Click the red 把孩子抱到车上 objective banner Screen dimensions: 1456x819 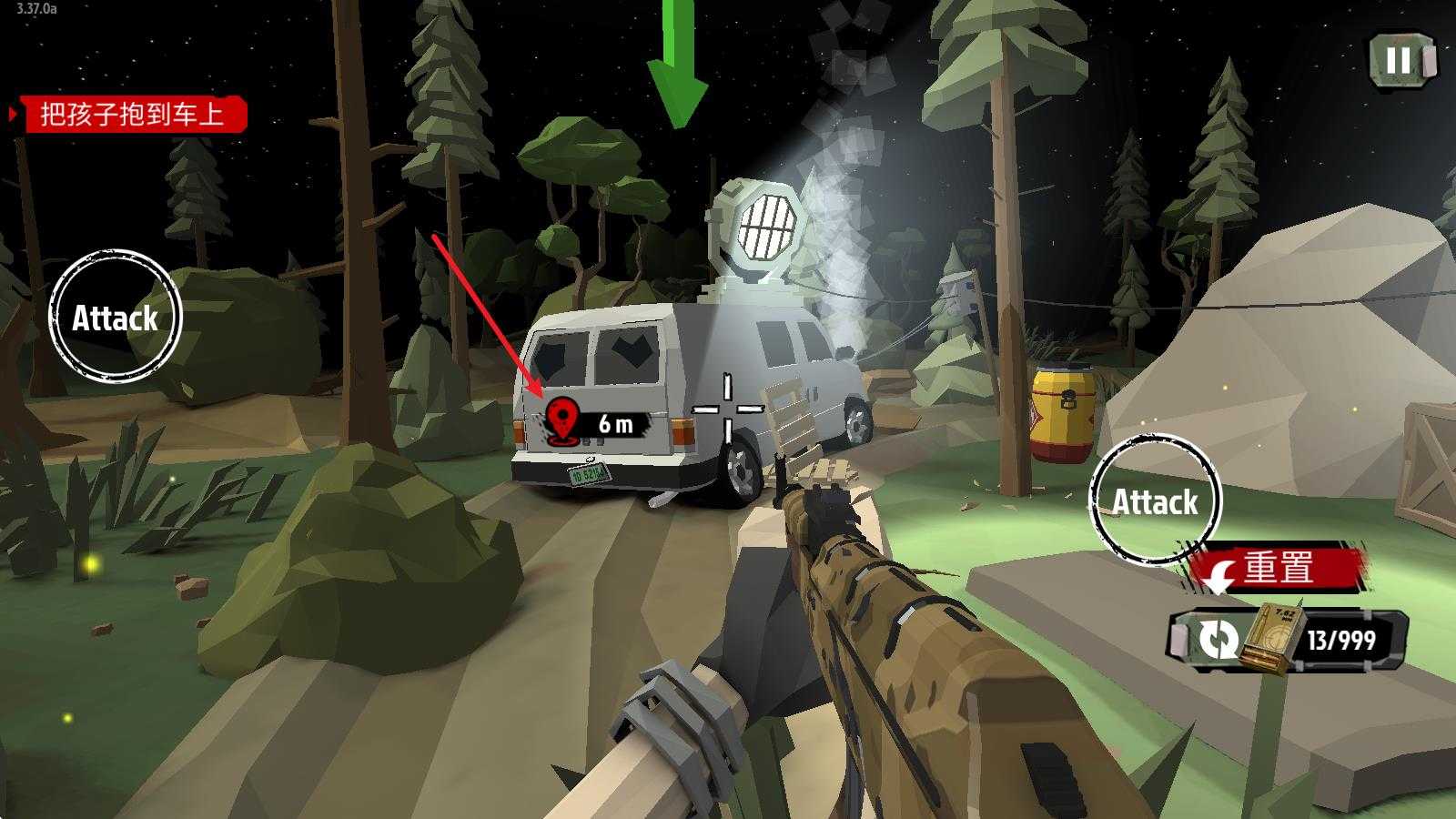[132, 115]
